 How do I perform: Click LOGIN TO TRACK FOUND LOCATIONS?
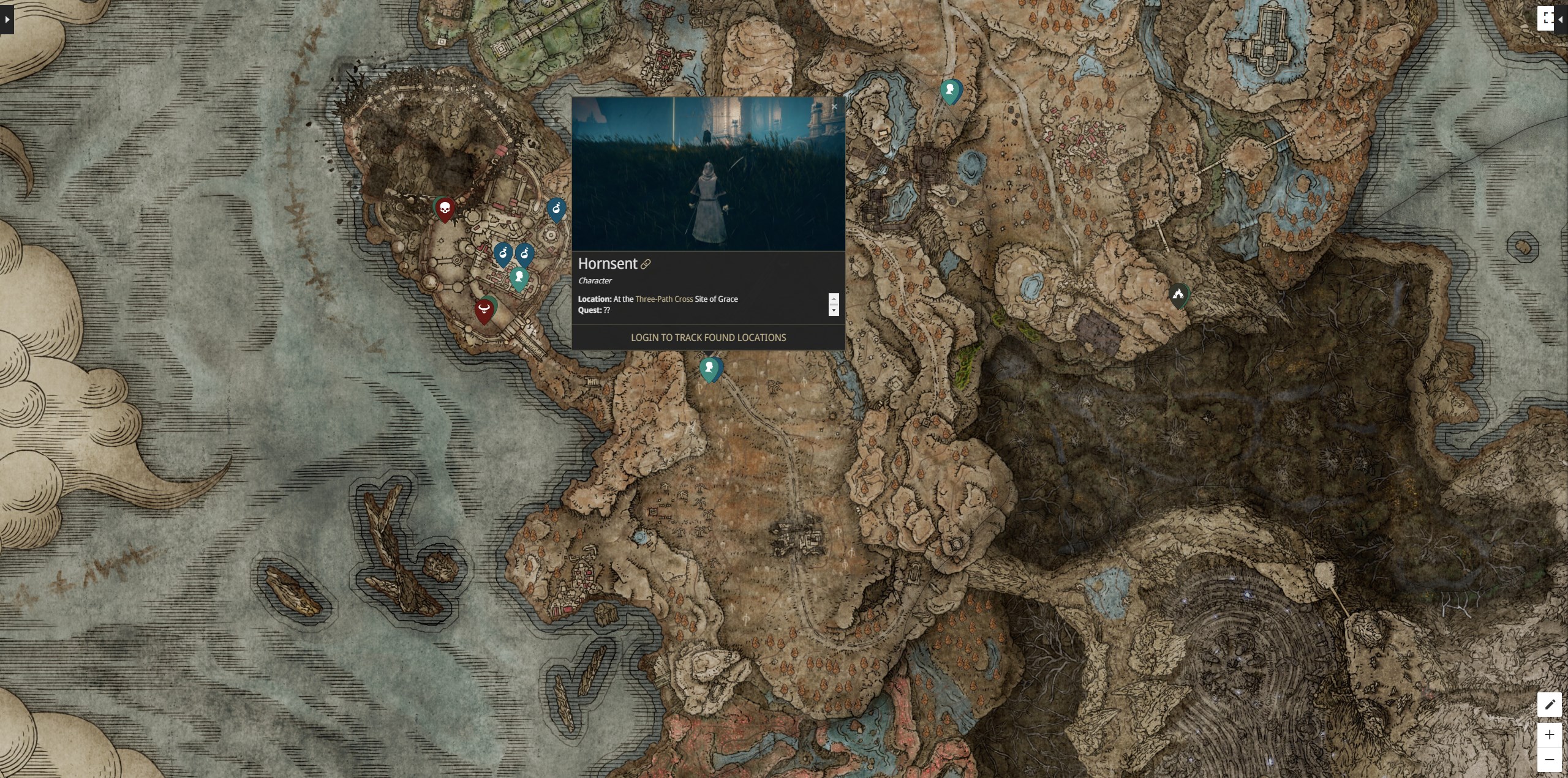tap(708, 337)
